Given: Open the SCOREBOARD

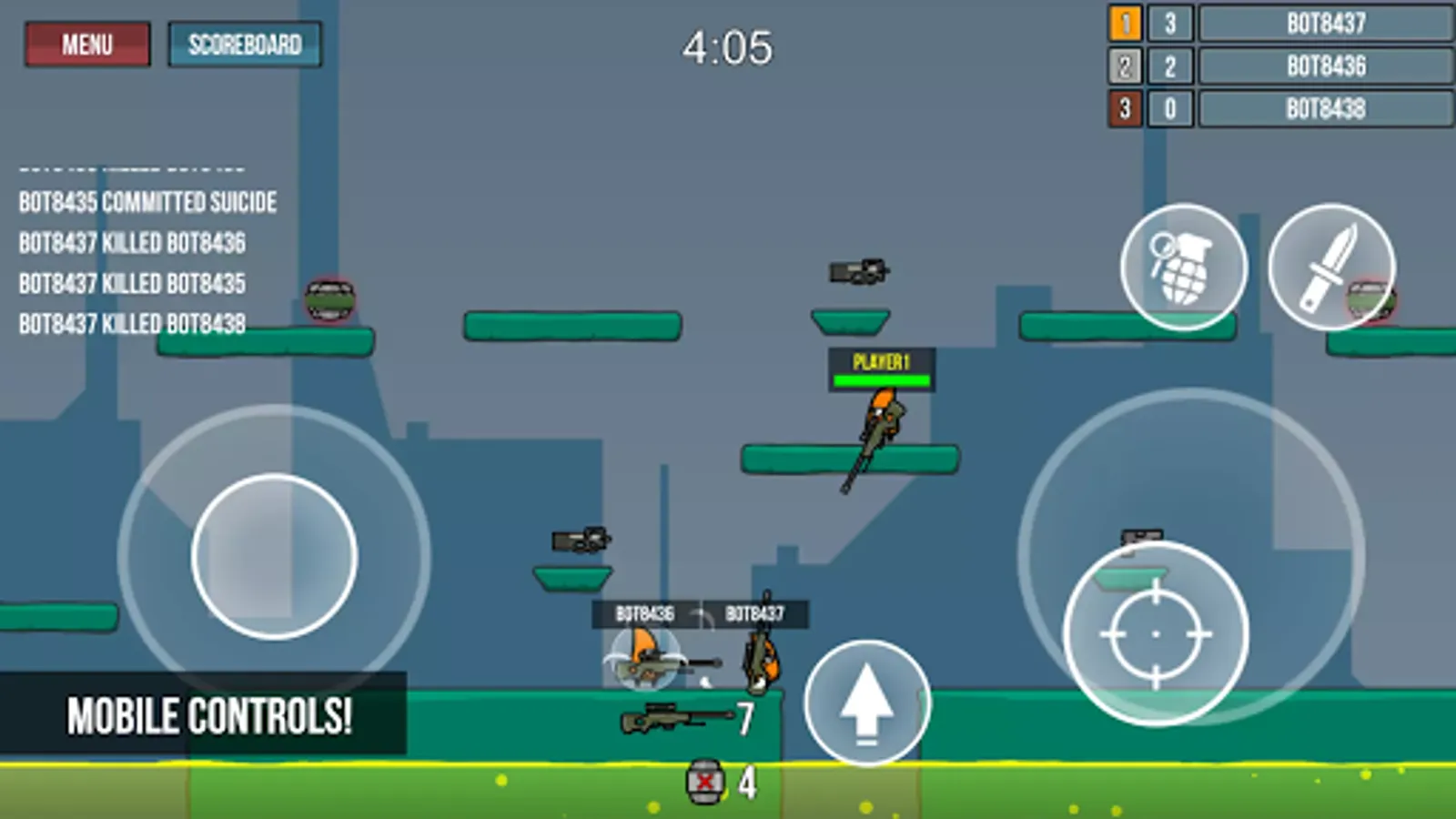Looking at the screenshot, I should coord(244,45).
